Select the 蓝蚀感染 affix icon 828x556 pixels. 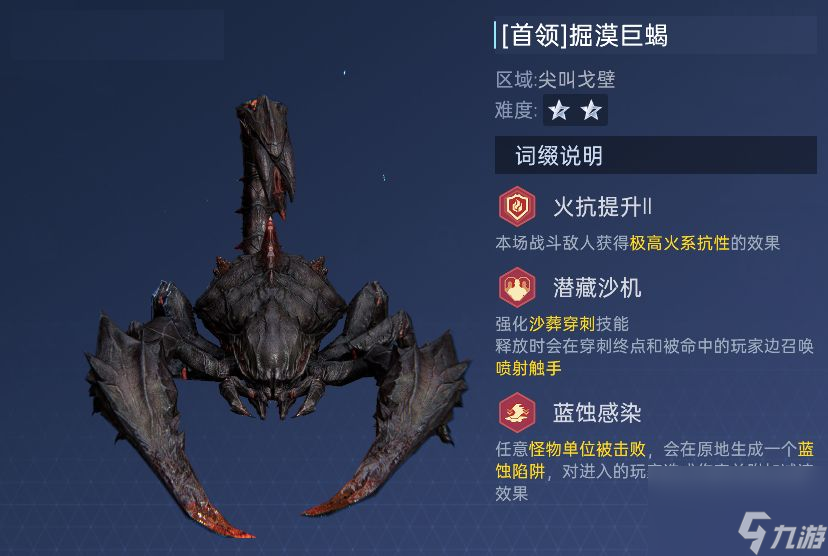point(517,412)
